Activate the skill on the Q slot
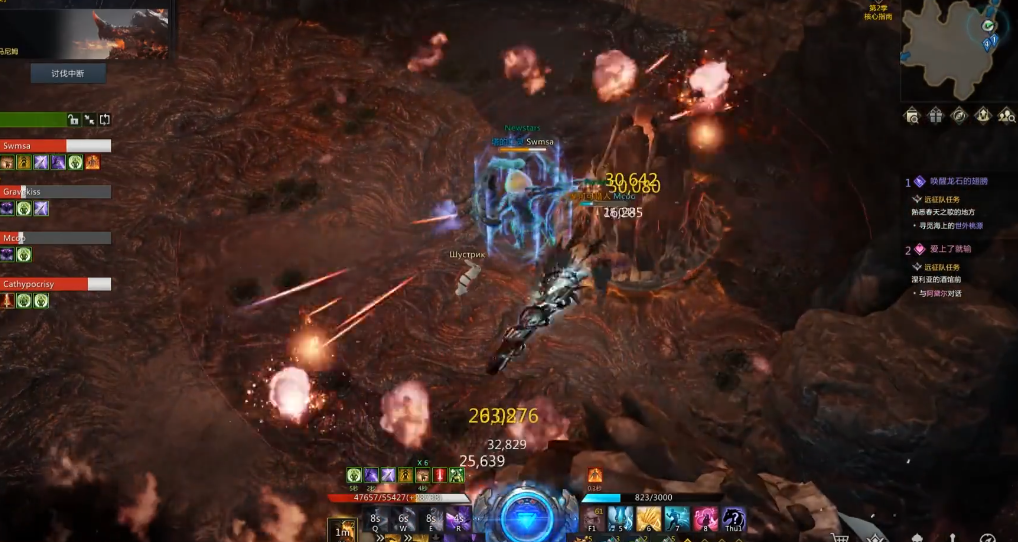The height and width of the screenshot is (542, 1018). point(376,520)
